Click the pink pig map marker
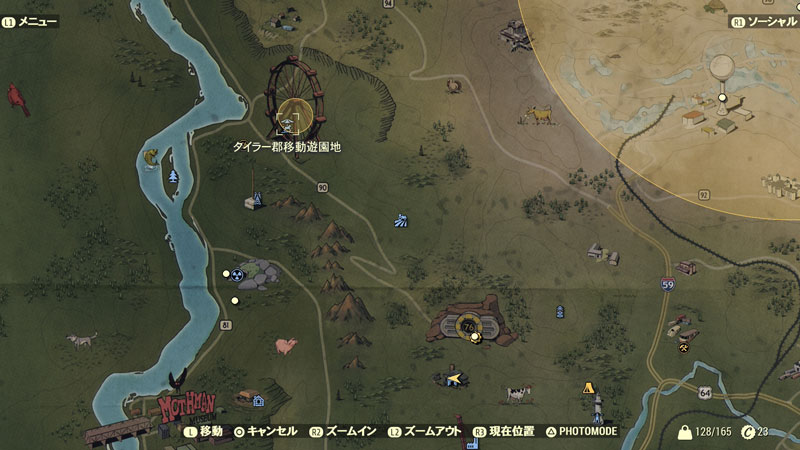The height and width of the screenshot is (450, 800). (x=287, y=346)
